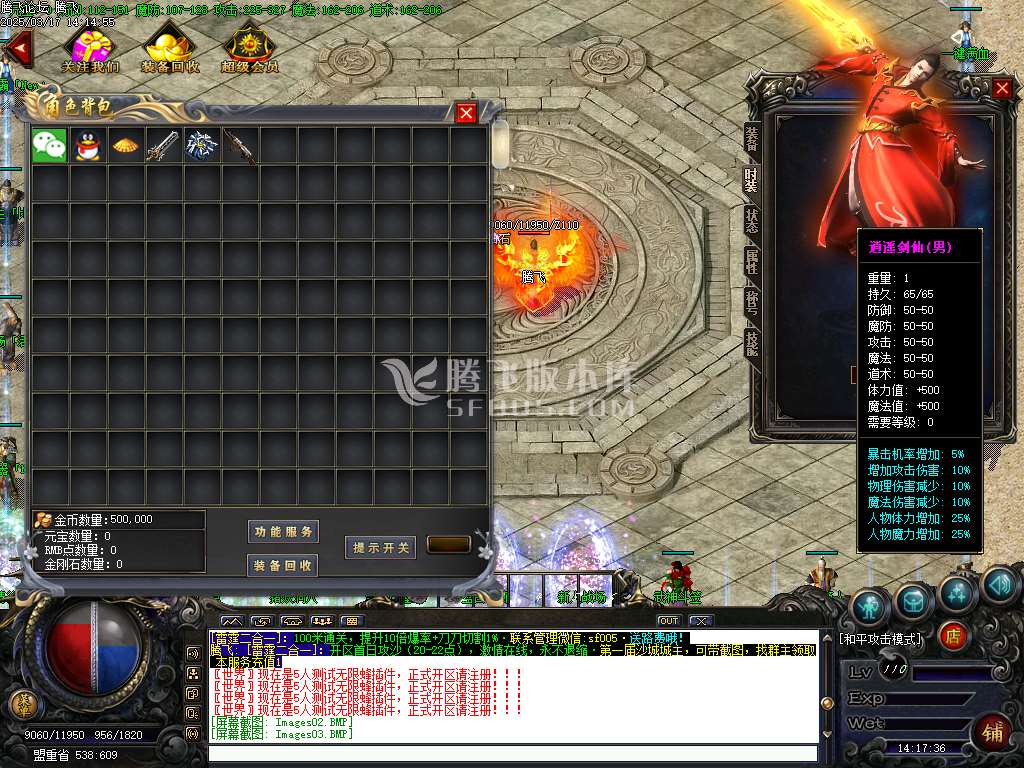Open the red 店 shop button
Viewport: 1024px width, 768px height.
[x=953, y=635]
